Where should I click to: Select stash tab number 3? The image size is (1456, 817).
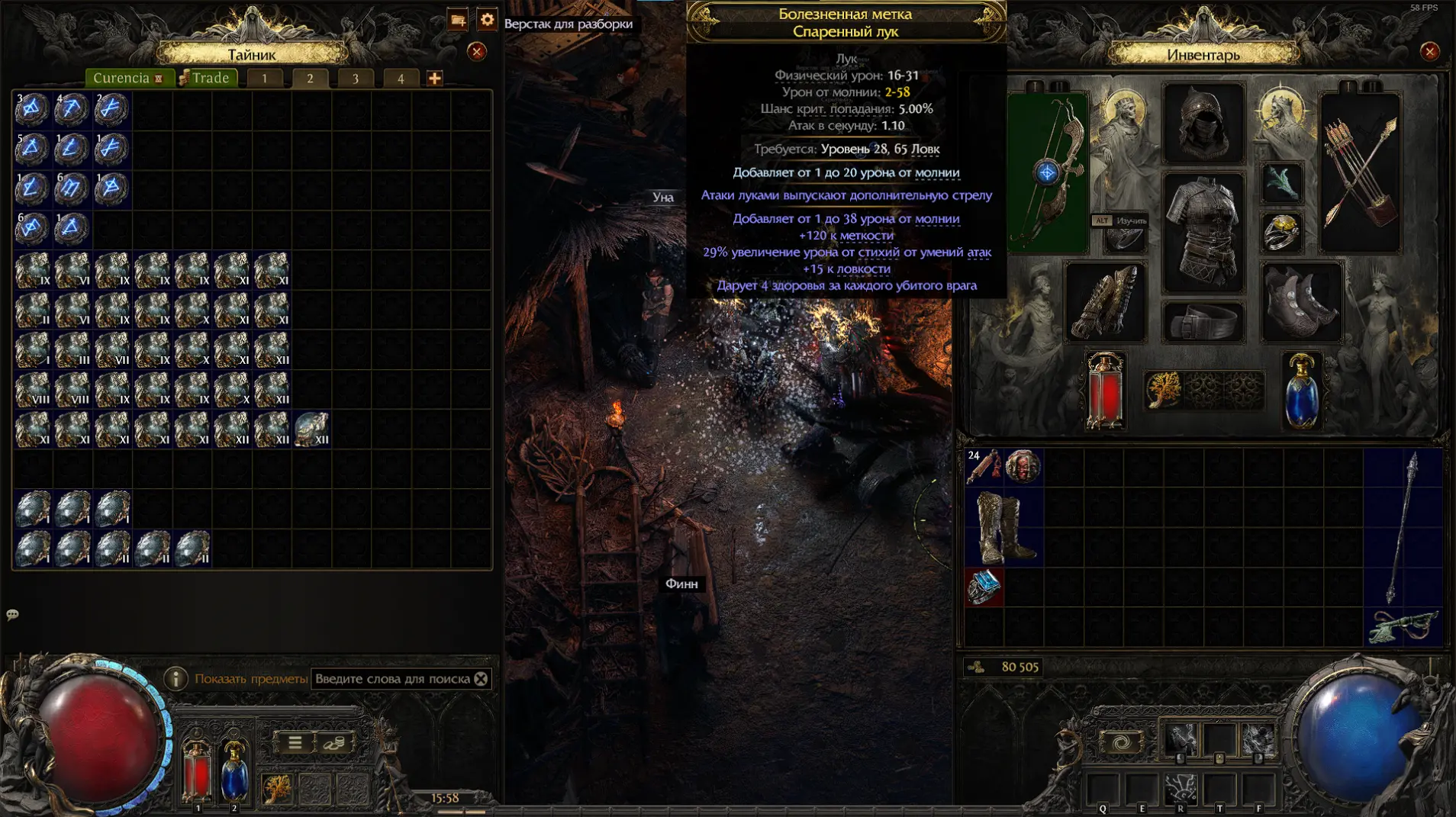[x=355, y=79]
